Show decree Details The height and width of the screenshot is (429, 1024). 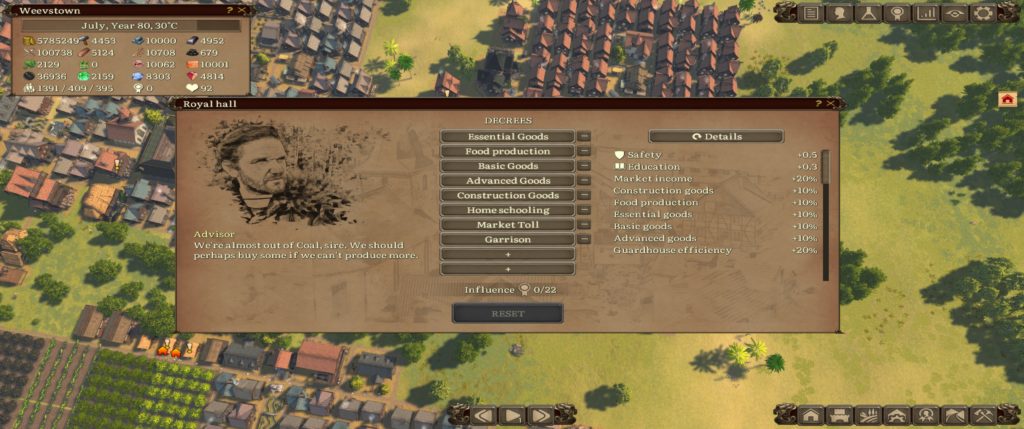click(x=716, y=137)
